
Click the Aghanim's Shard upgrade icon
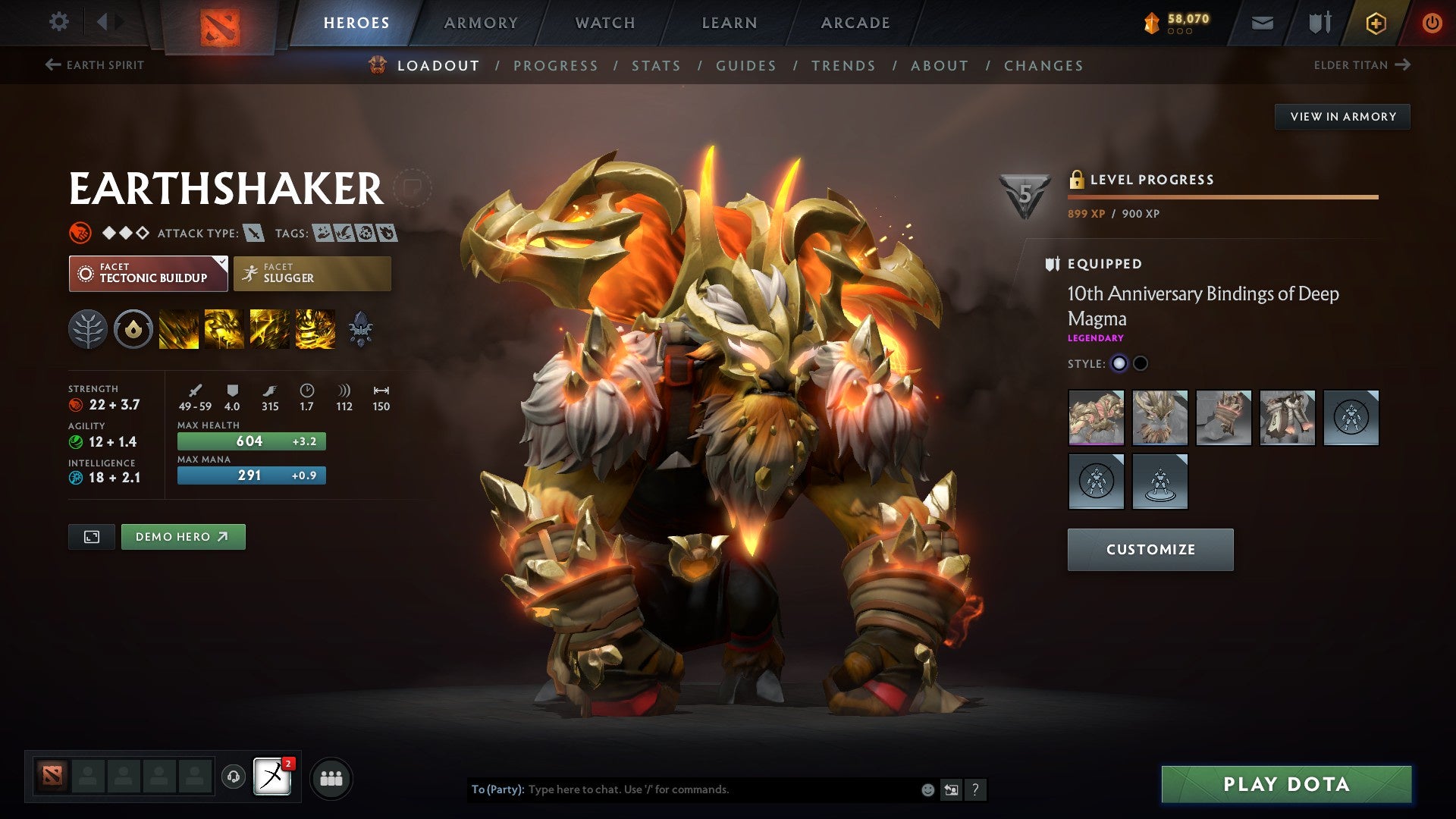coord(362,329)
